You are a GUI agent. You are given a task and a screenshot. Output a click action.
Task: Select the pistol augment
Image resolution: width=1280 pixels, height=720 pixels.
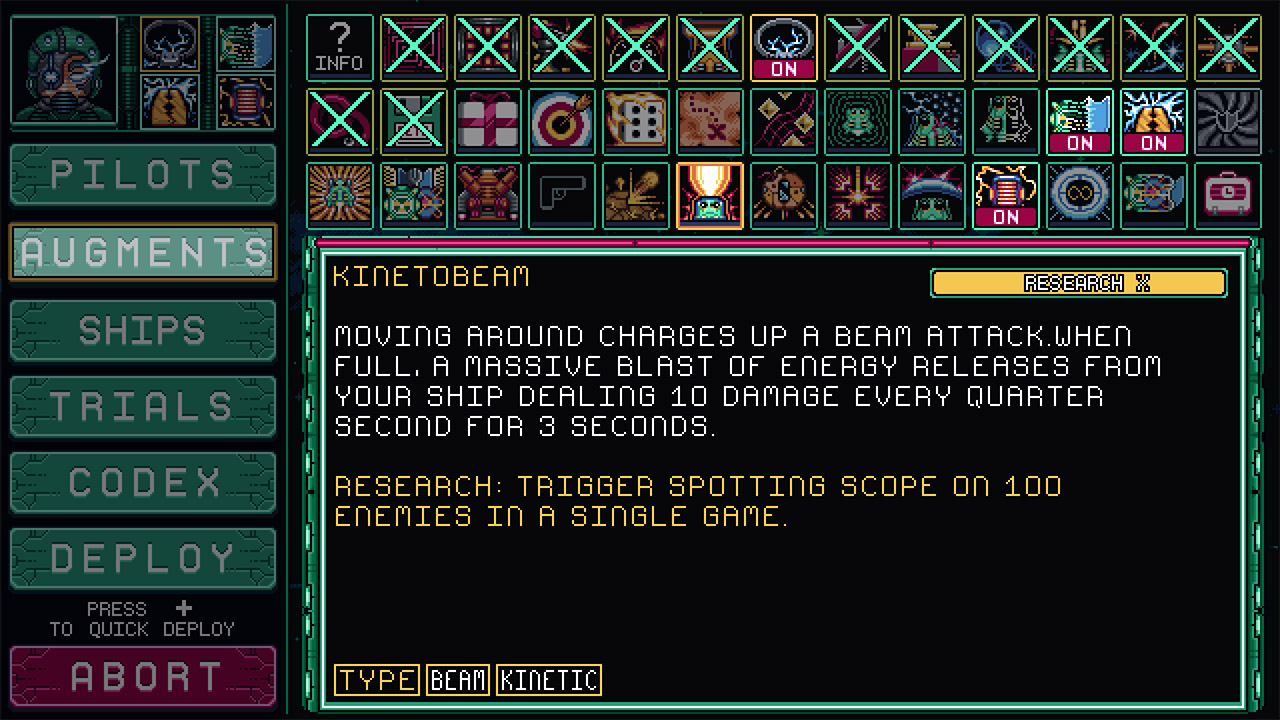561,195
